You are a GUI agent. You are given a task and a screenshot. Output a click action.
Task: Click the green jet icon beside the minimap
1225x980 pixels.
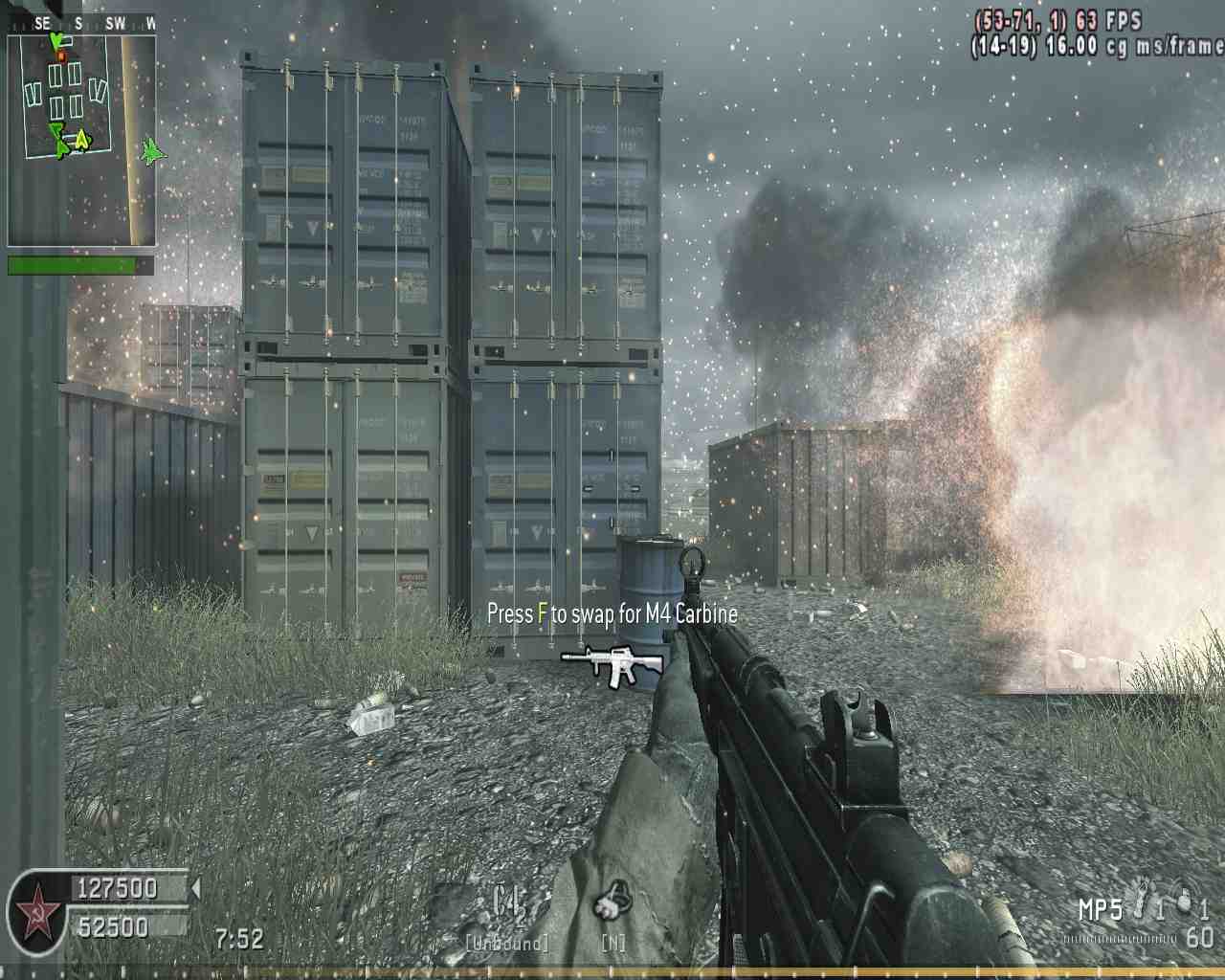152,150
